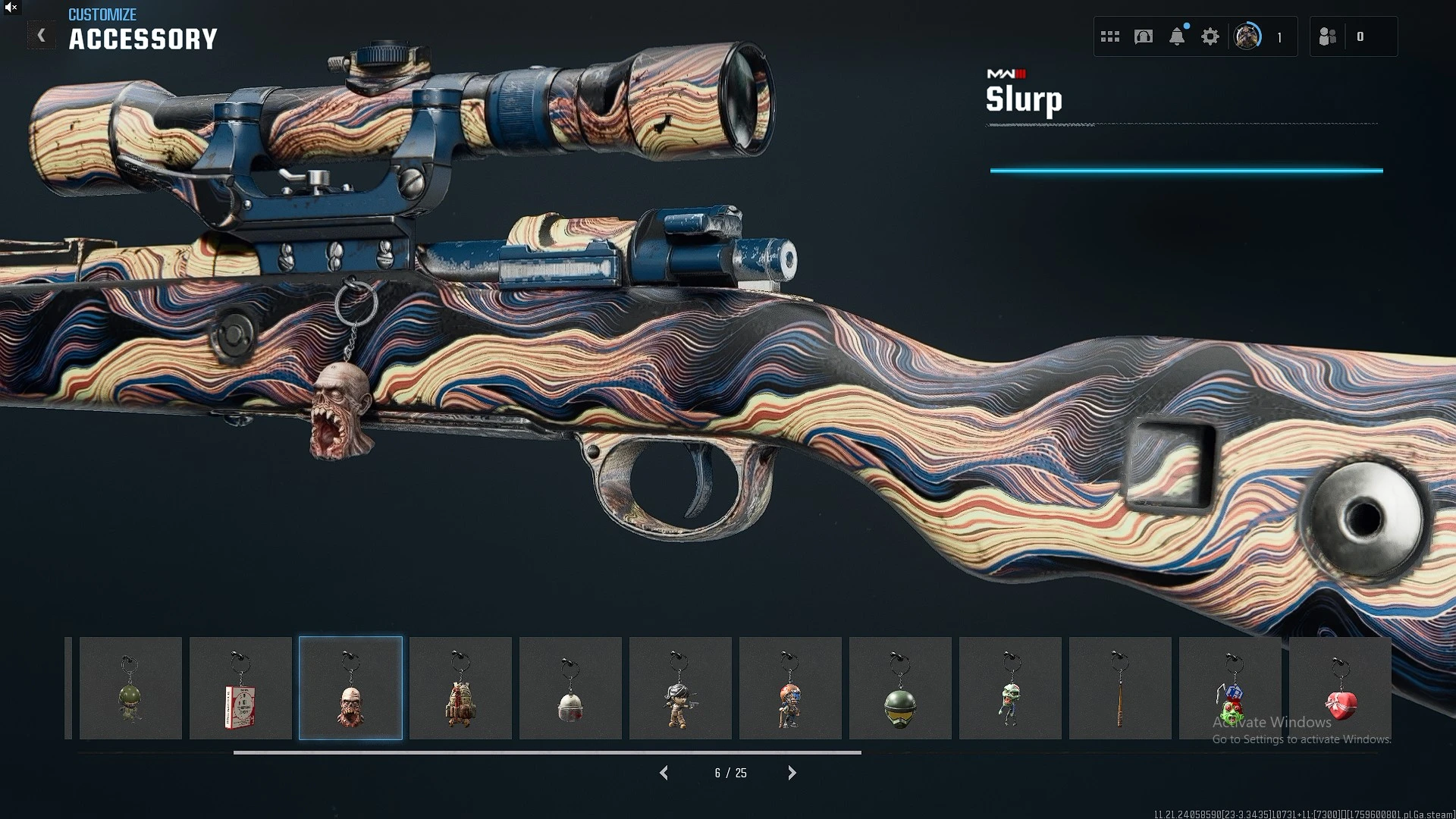Select the green helmet soldier charm

click(x=130, y=689)
